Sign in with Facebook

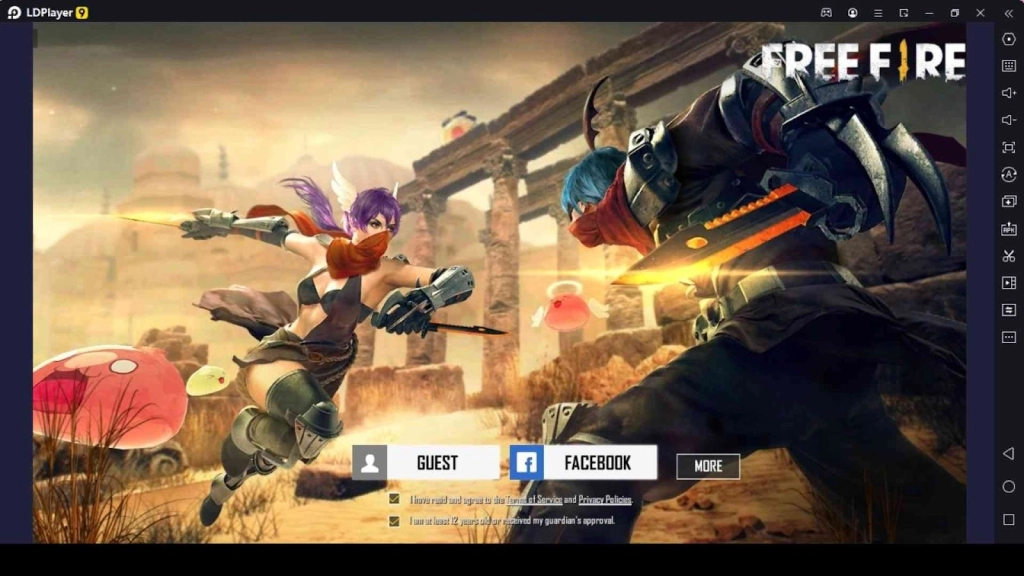(x=583, y=462)
